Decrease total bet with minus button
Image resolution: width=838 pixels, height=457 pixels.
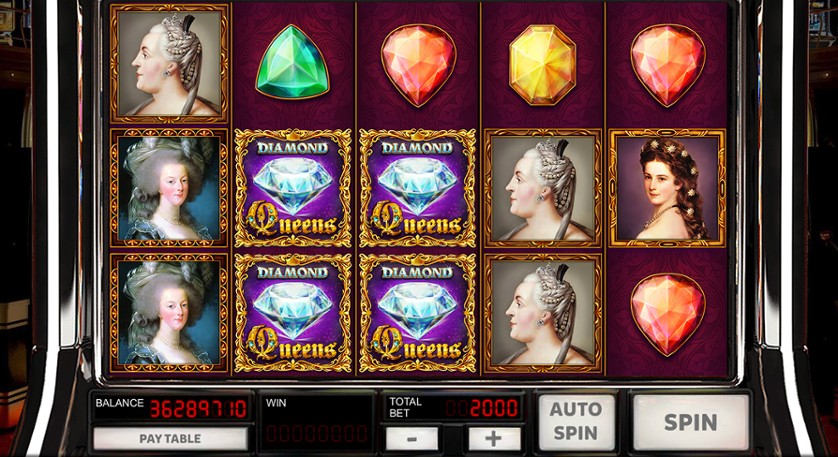point(411,438)
